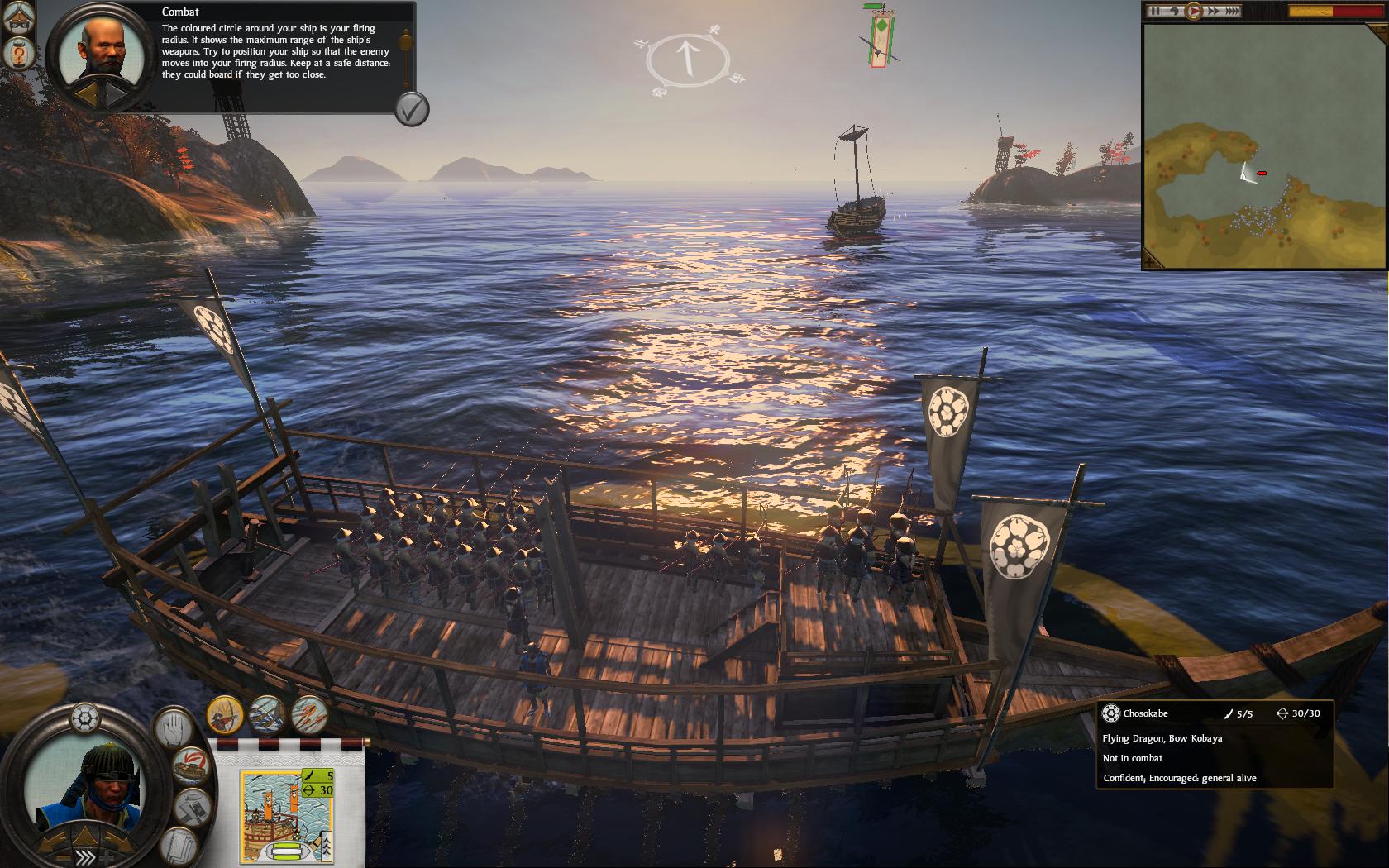
Task: Activate the archer fire-at-will ability
Action: tap(224, 713)
